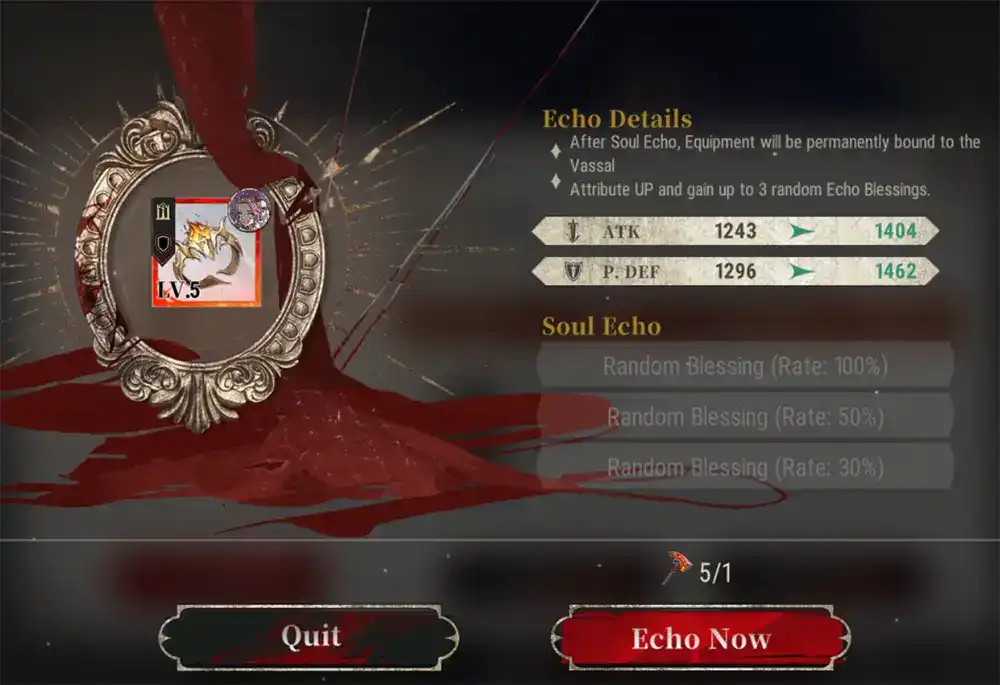Image resolution: width=1000 pixels, height=685 pixels.
Task: Confirm with the Echo Now button
Action: click(701, 639)
